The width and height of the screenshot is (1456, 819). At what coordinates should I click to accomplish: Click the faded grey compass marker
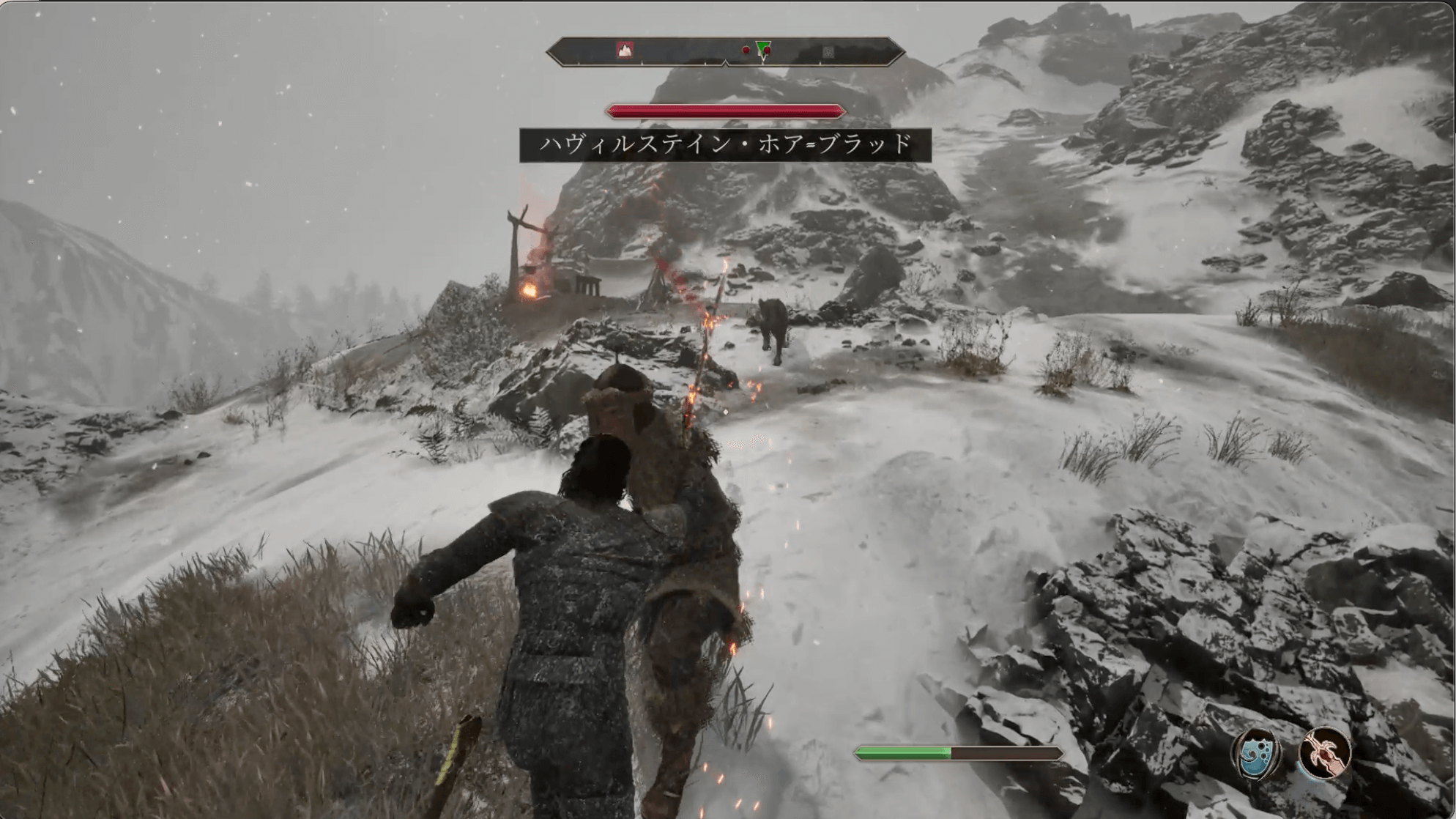(828, 52)
